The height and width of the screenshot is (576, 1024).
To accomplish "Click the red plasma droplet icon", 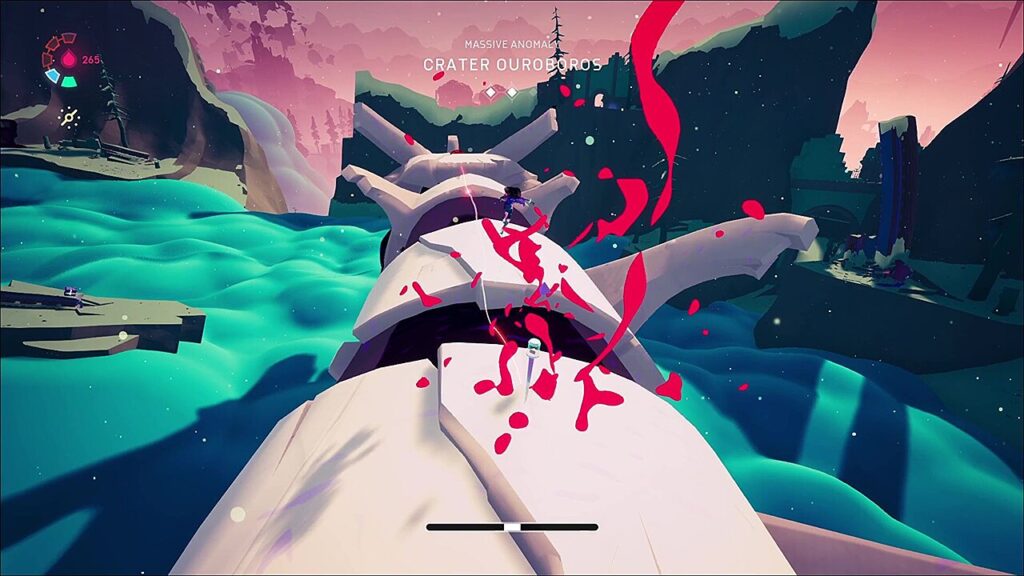I will click(67, 60).
